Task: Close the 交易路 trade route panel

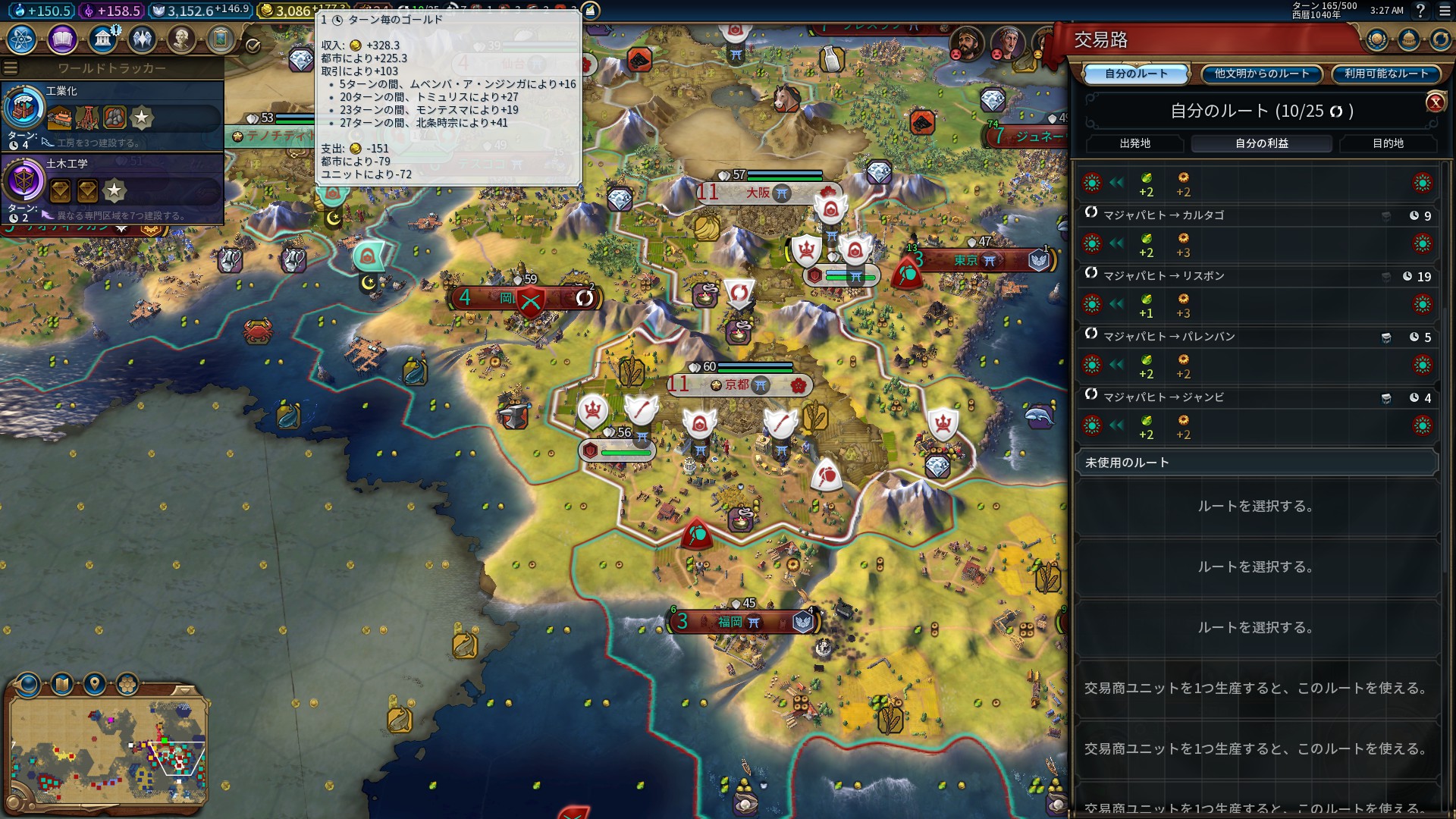Action: click(1435, 102)
